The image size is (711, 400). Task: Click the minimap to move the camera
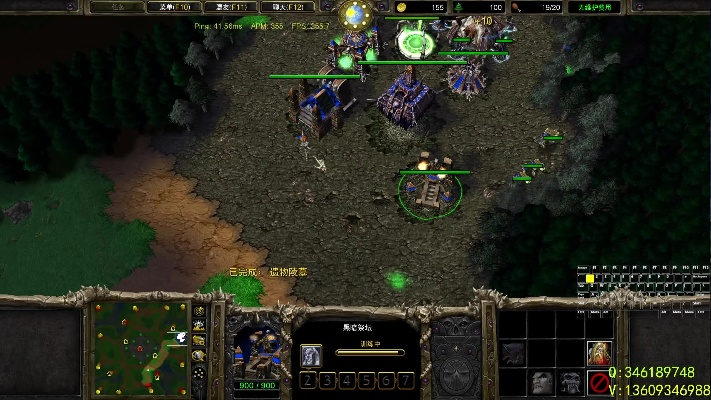pos(140,345)
